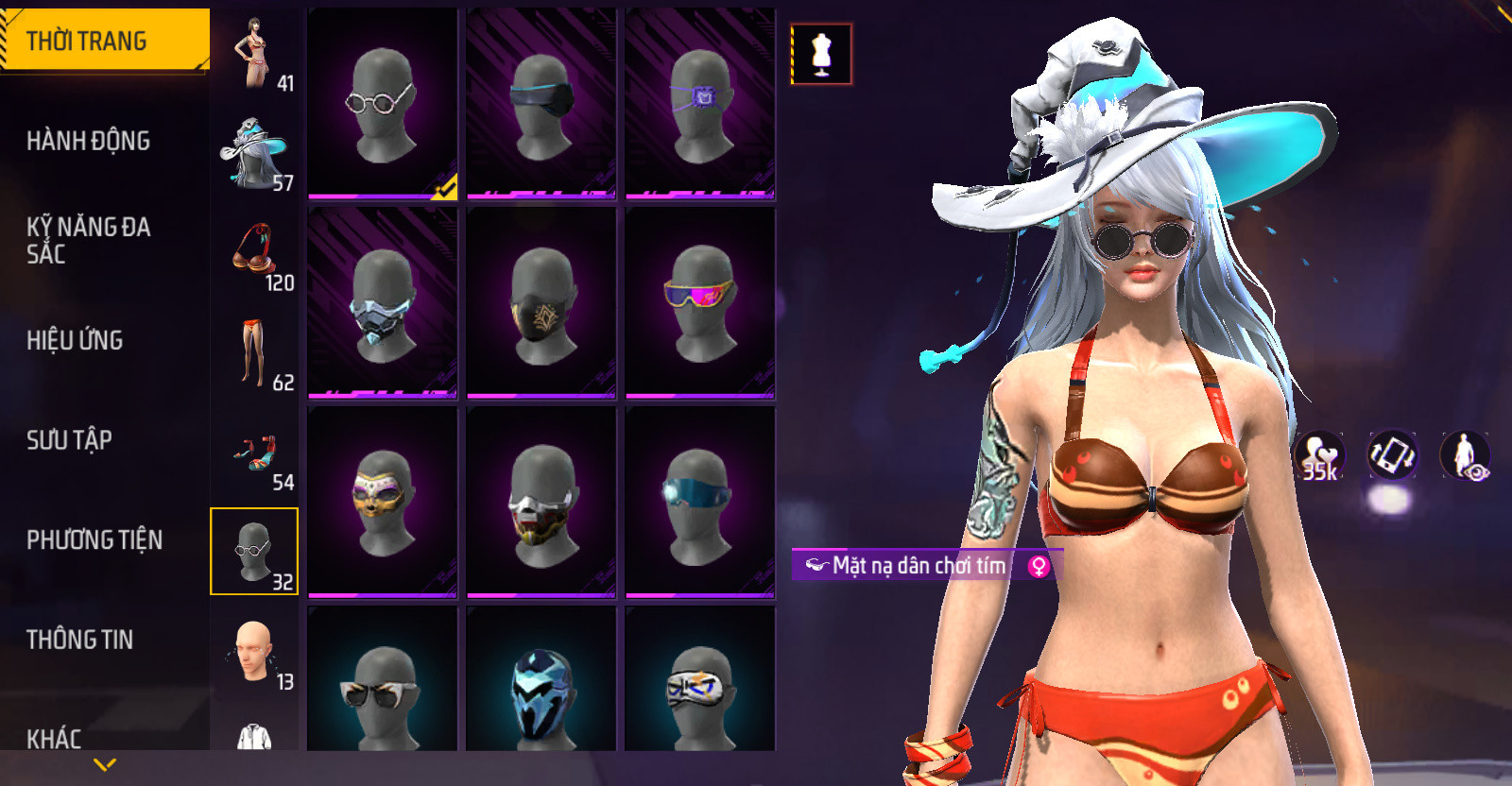1512x786 pixels.
Task: Click the white mannequin icon button
Action: (821, 54)
